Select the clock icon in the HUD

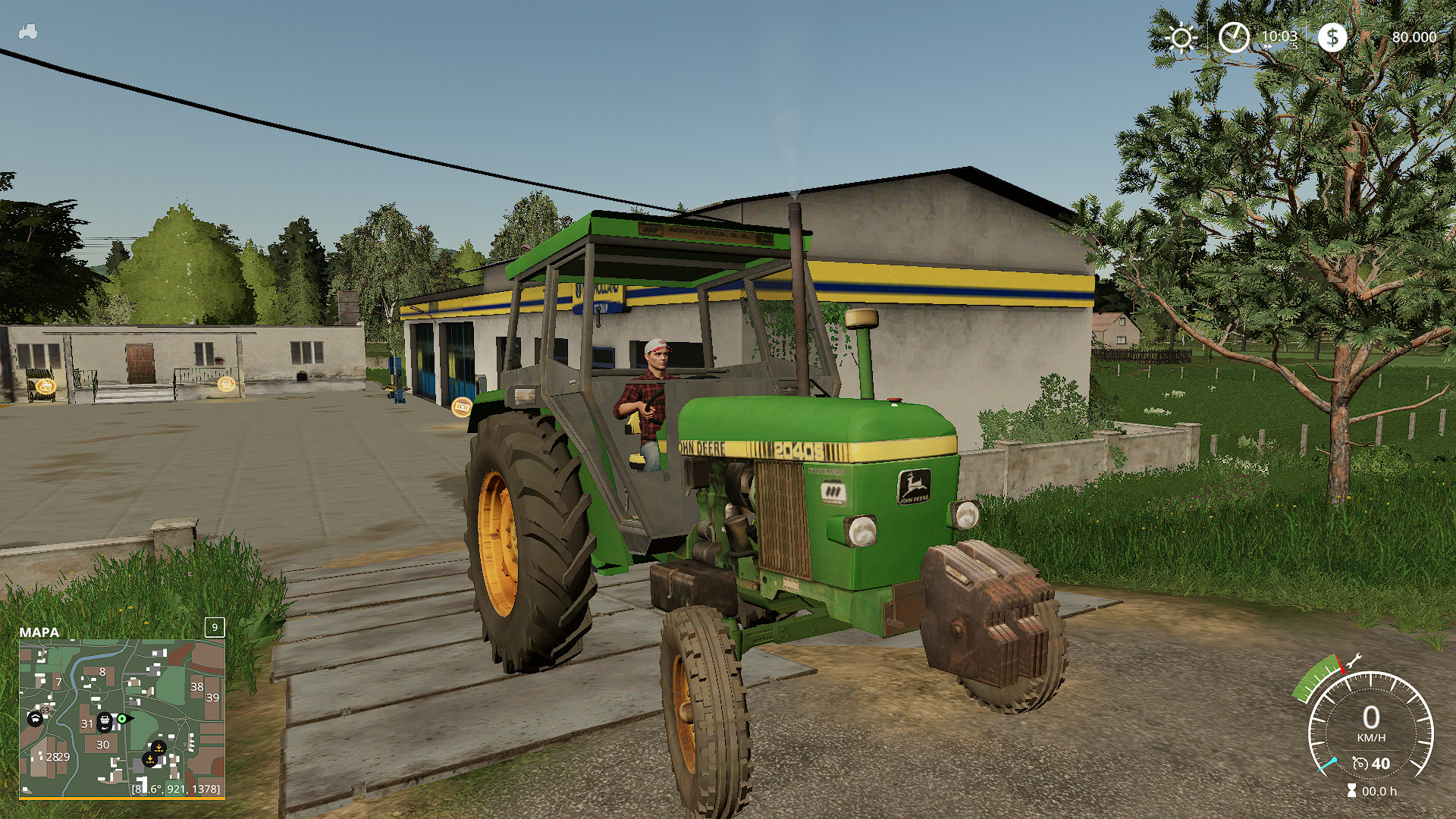tap(1234, 36)
